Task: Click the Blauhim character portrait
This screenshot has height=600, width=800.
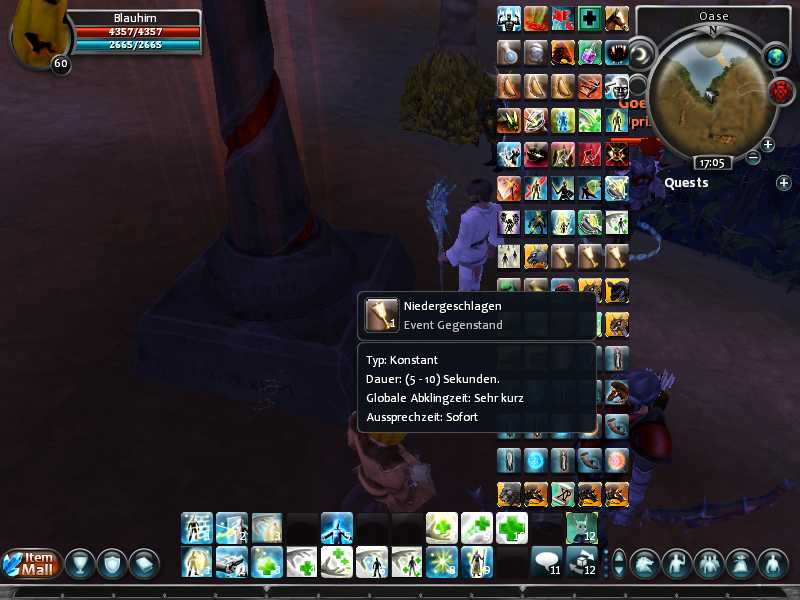Action: coord(32,32)
